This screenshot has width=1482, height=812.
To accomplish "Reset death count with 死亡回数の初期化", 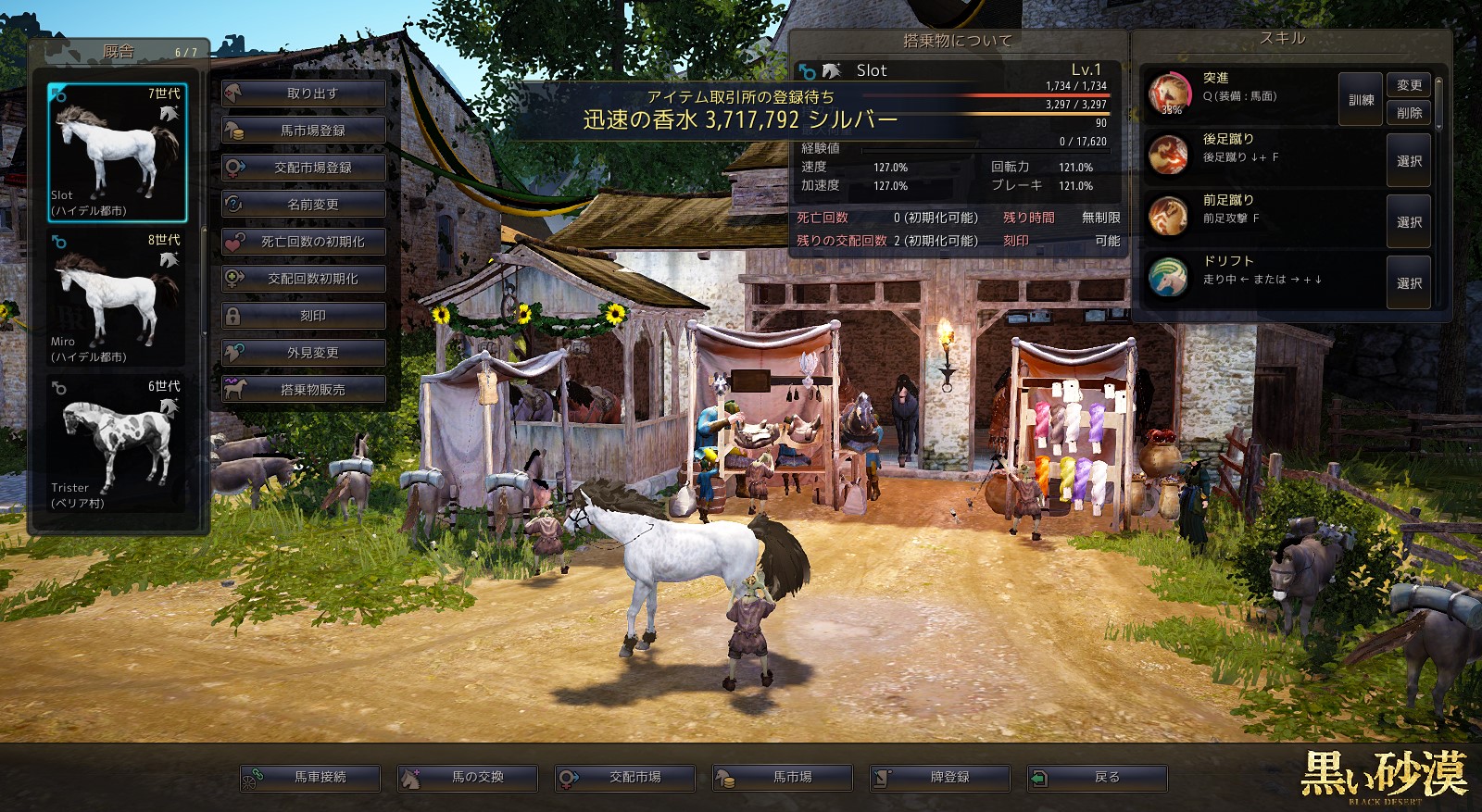I will tap(304, 242).
